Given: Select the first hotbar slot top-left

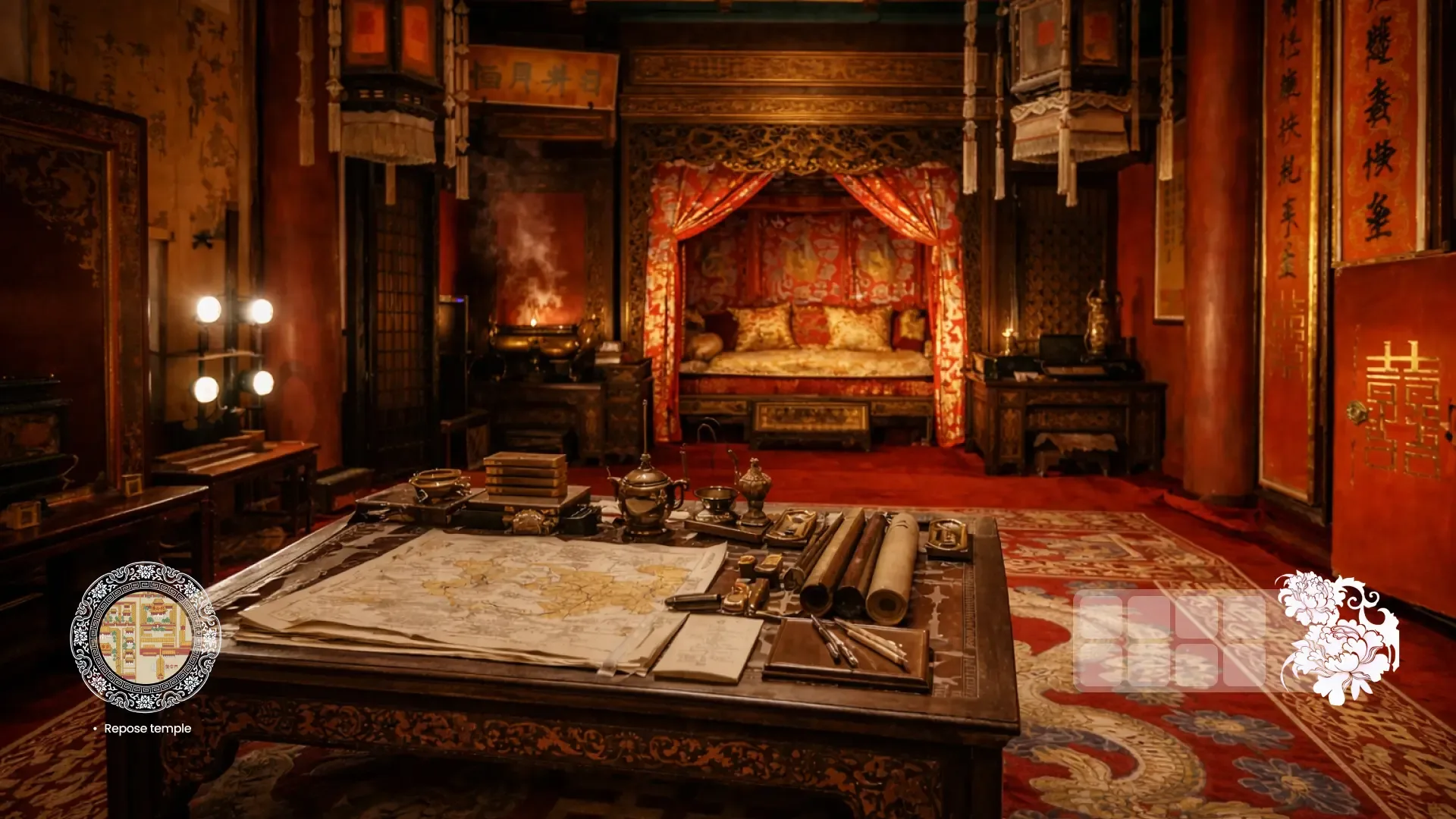Looking at the screenshot, I should coord(1101,617).
